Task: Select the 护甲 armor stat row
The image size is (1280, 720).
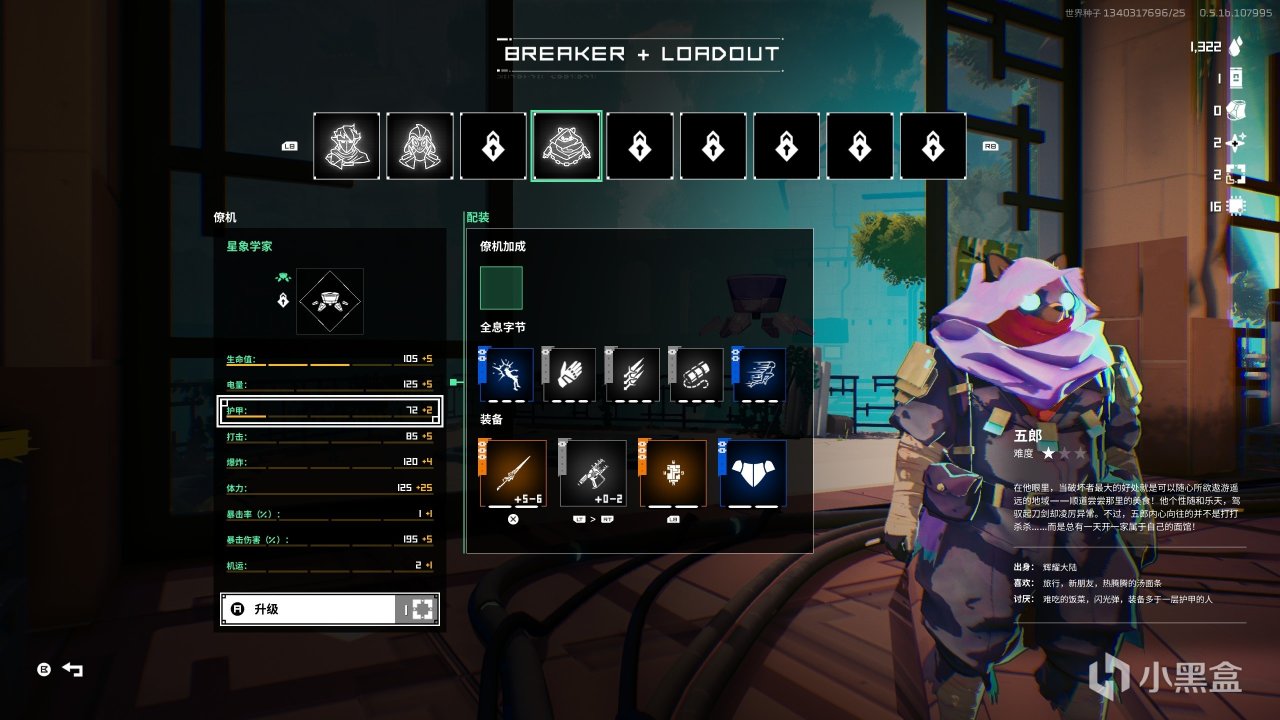Action: tap(330, 410)
